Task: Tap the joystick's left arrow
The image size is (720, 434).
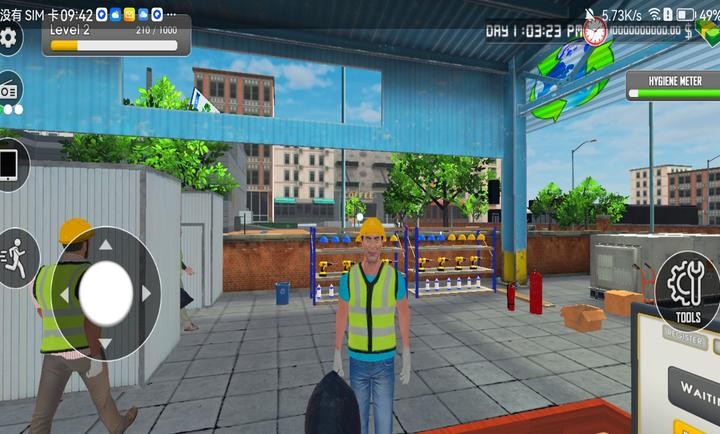Action: point(65,295)
